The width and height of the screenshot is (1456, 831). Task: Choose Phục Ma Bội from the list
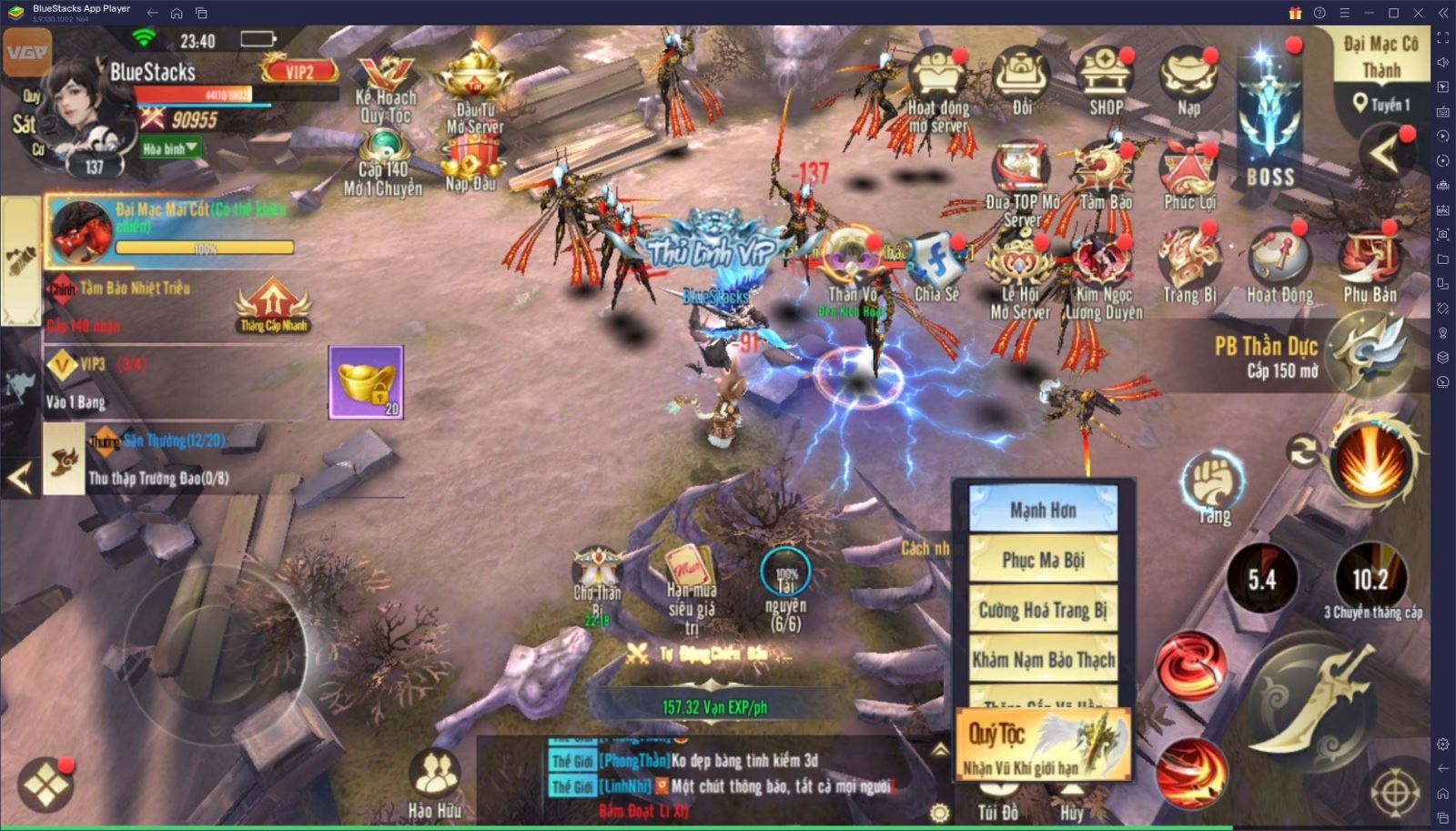(x=1043, y=560)
